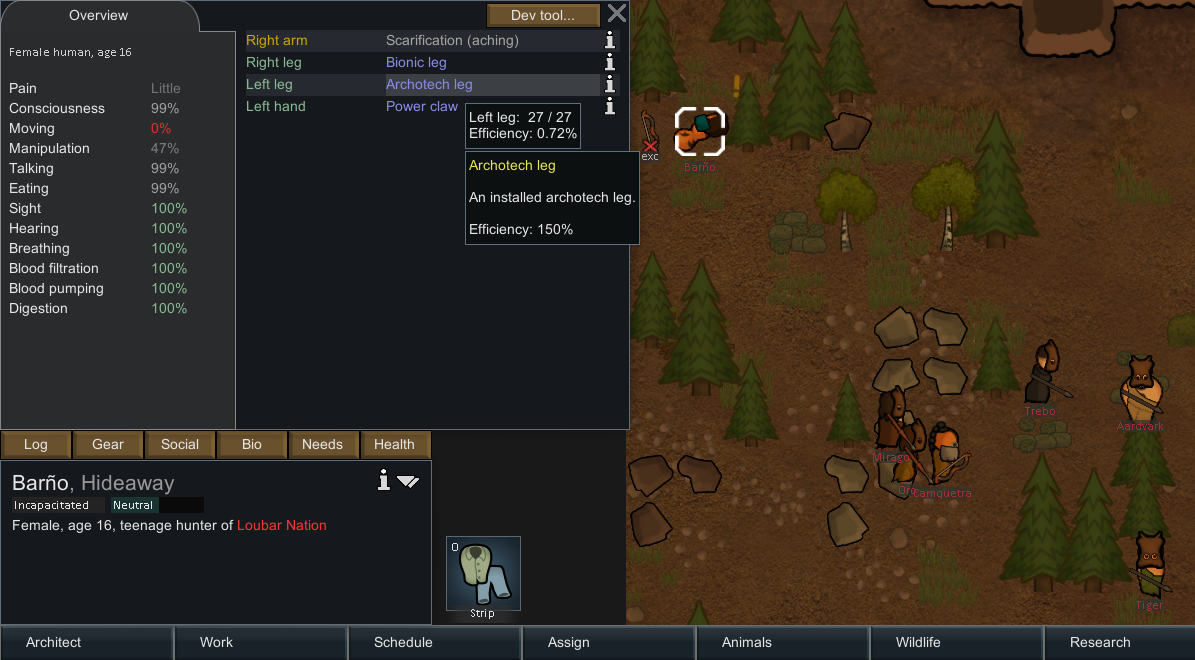Click the info icon for Scarification
The image size is (1195, 660).
click(x=610, y=41)
